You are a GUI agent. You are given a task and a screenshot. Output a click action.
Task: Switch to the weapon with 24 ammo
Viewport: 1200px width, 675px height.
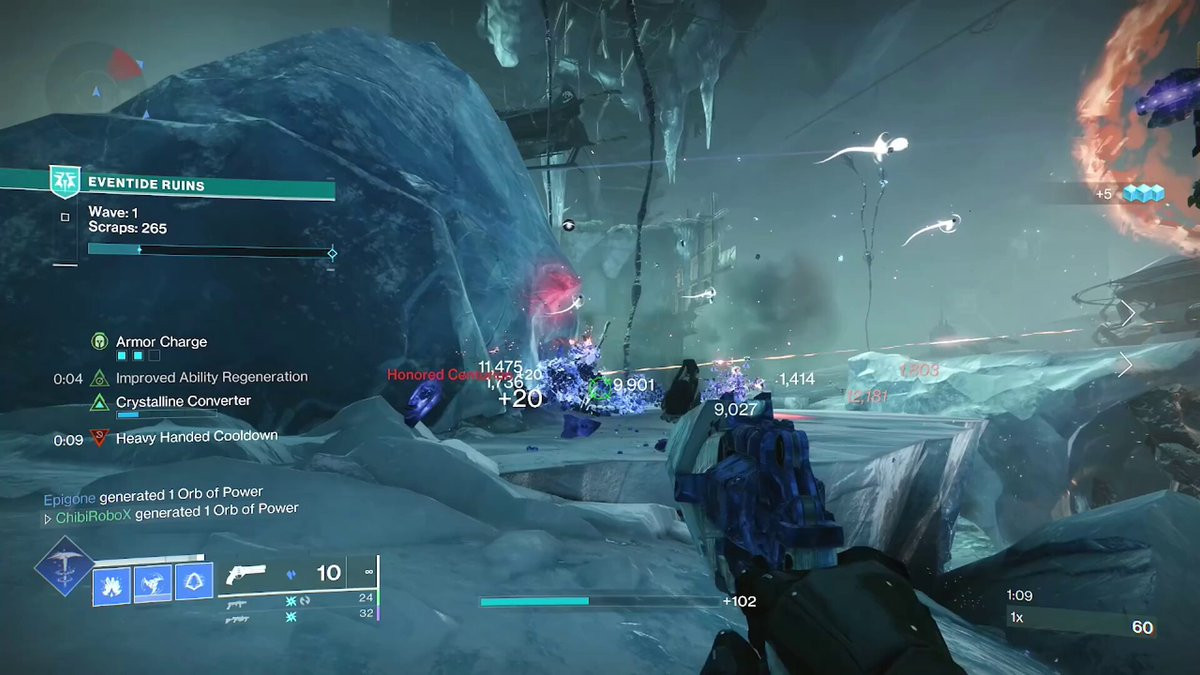coord(236,601)
